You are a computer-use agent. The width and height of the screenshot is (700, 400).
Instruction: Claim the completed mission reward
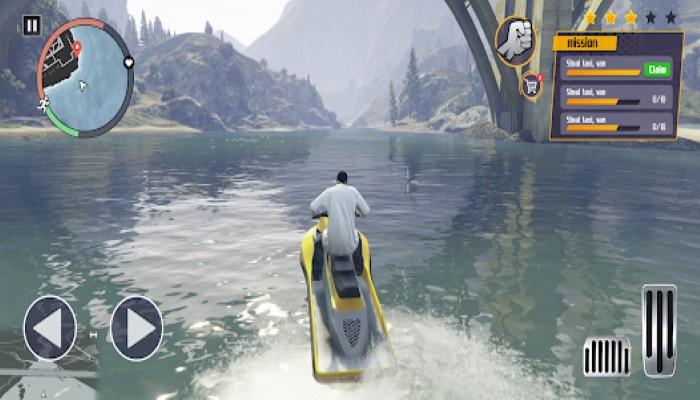click(x=656, y=71)
